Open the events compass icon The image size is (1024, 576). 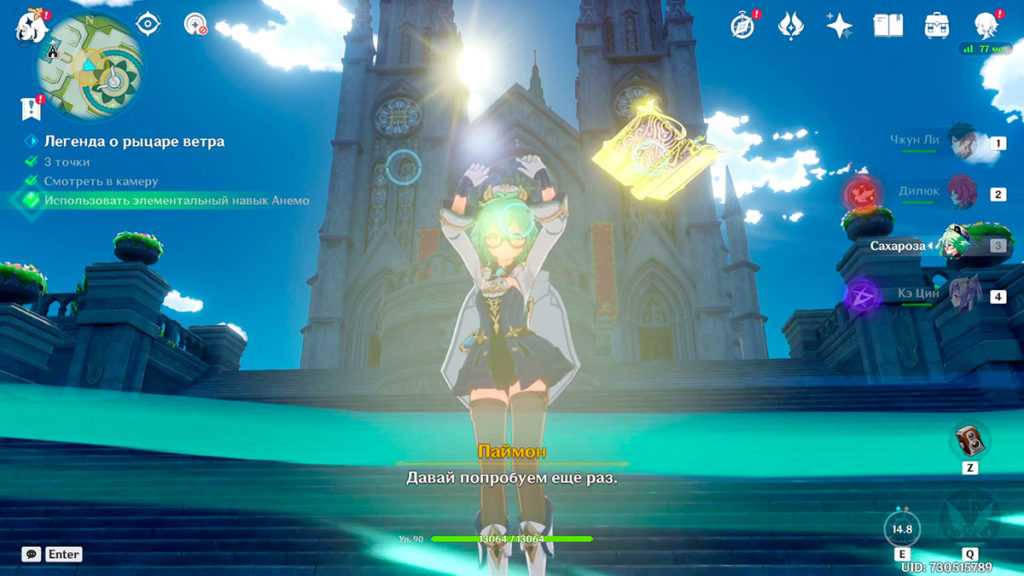click(742, 25)
